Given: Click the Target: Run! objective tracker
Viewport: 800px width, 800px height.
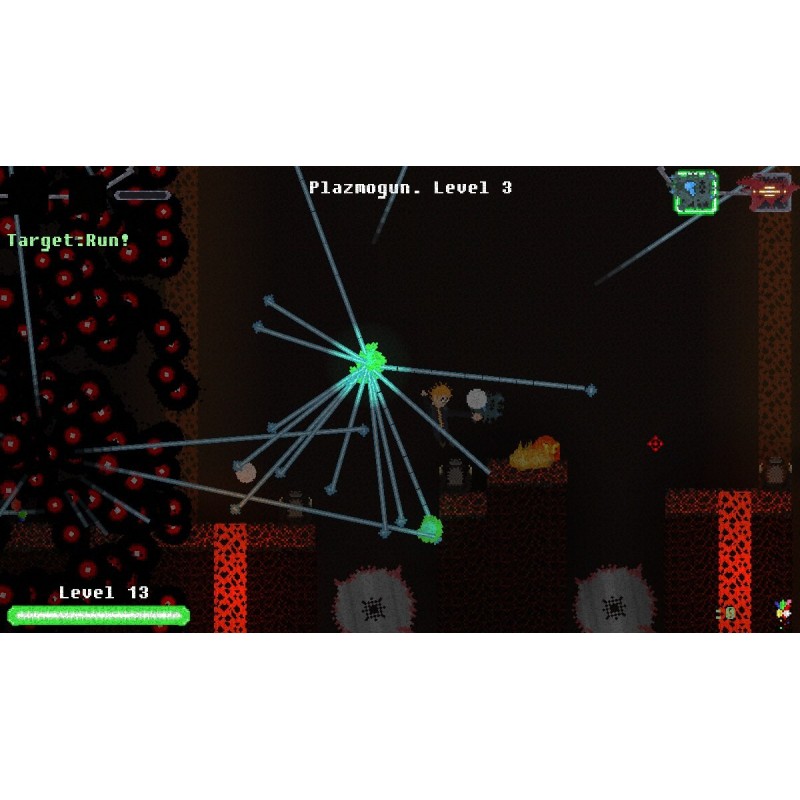Looking at the screenshot, I should [69, 240].
